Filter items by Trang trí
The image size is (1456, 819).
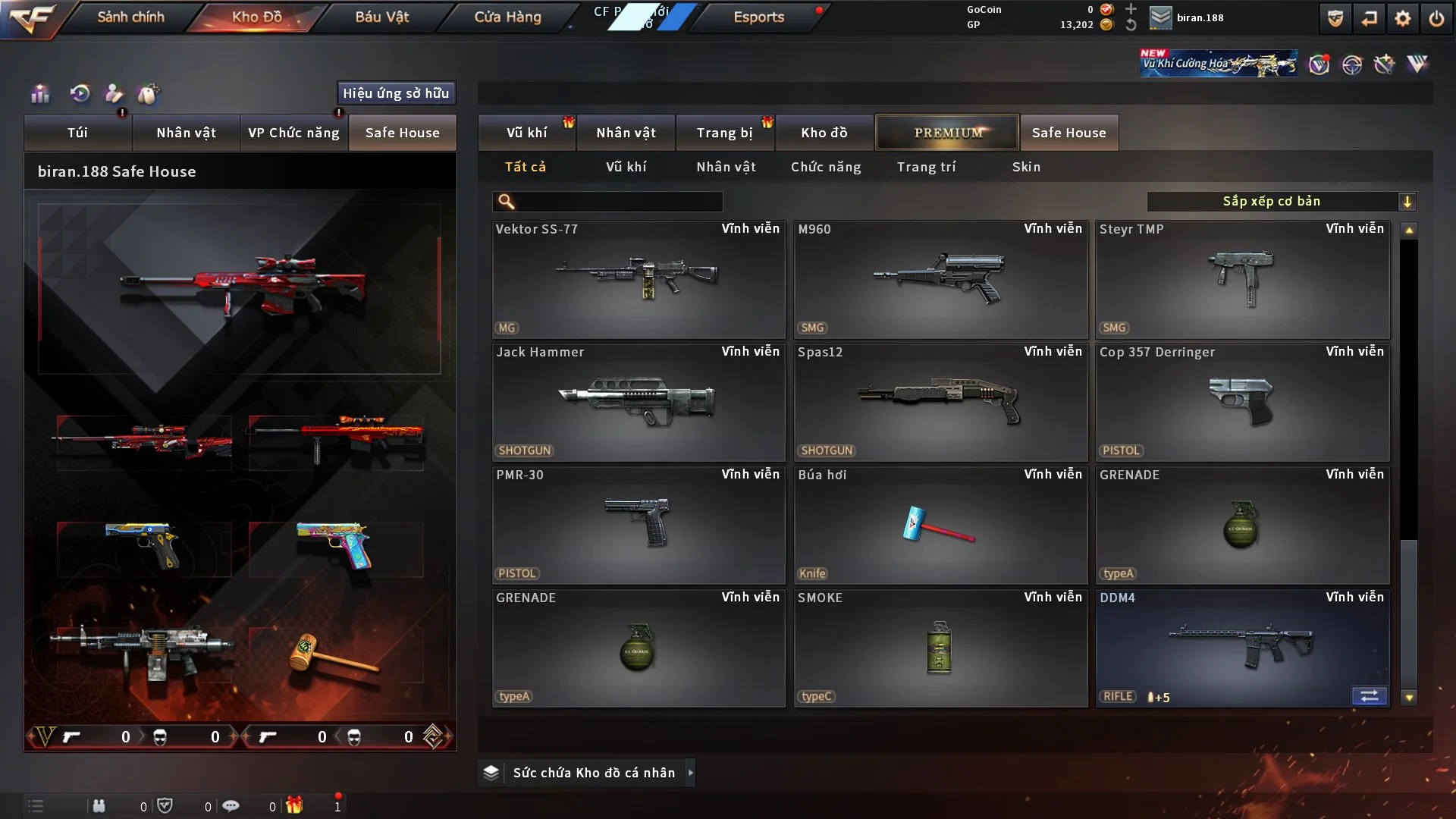(926, 167)
